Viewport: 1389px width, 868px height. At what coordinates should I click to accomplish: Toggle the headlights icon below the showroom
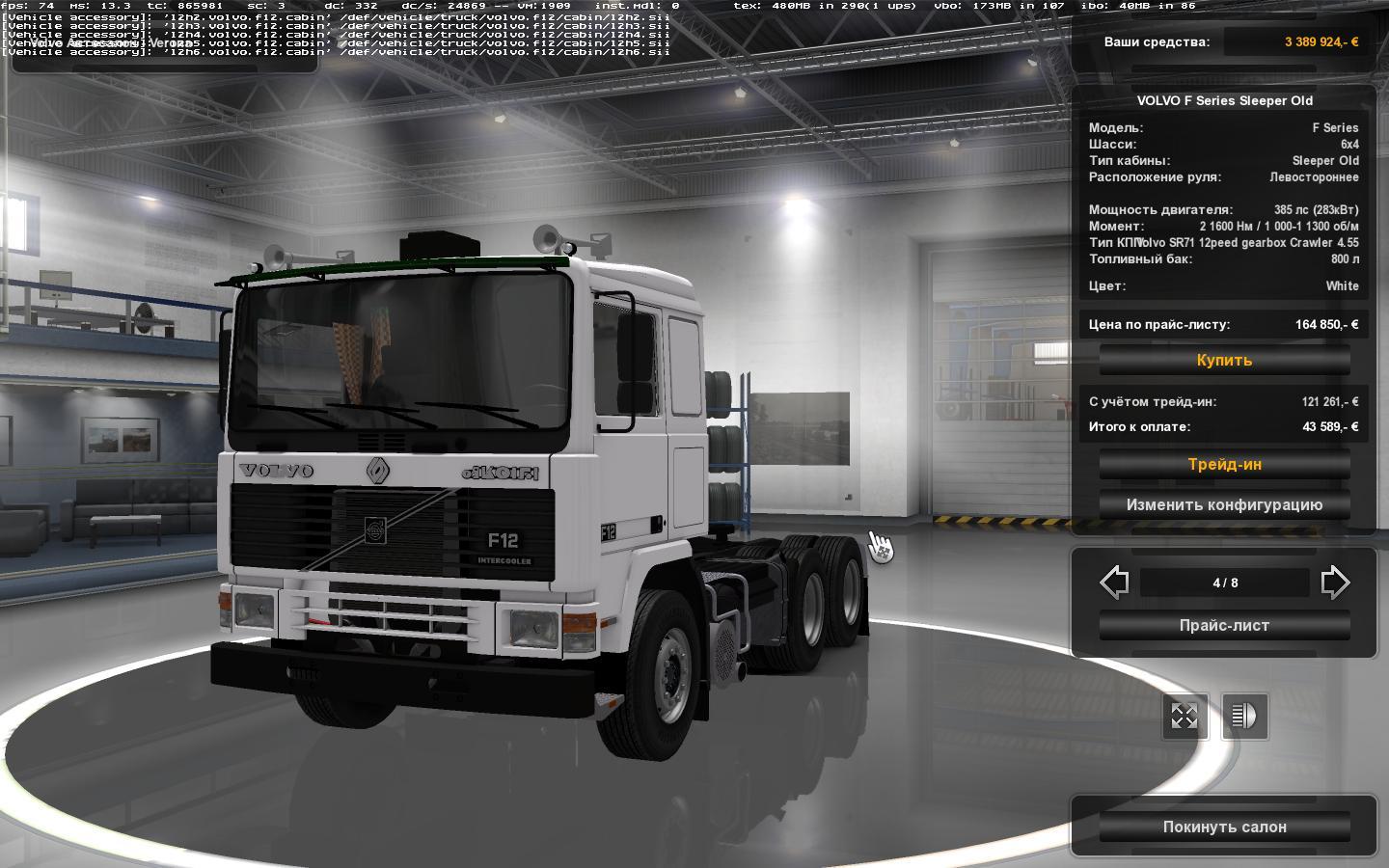coord(1244,717)
